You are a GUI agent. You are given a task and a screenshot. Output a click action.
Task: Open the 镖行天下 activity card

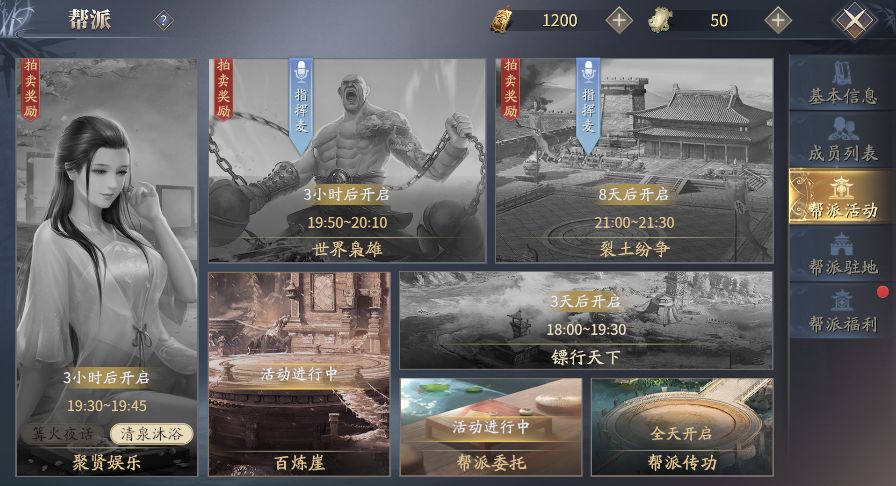(x=585, y=320)
